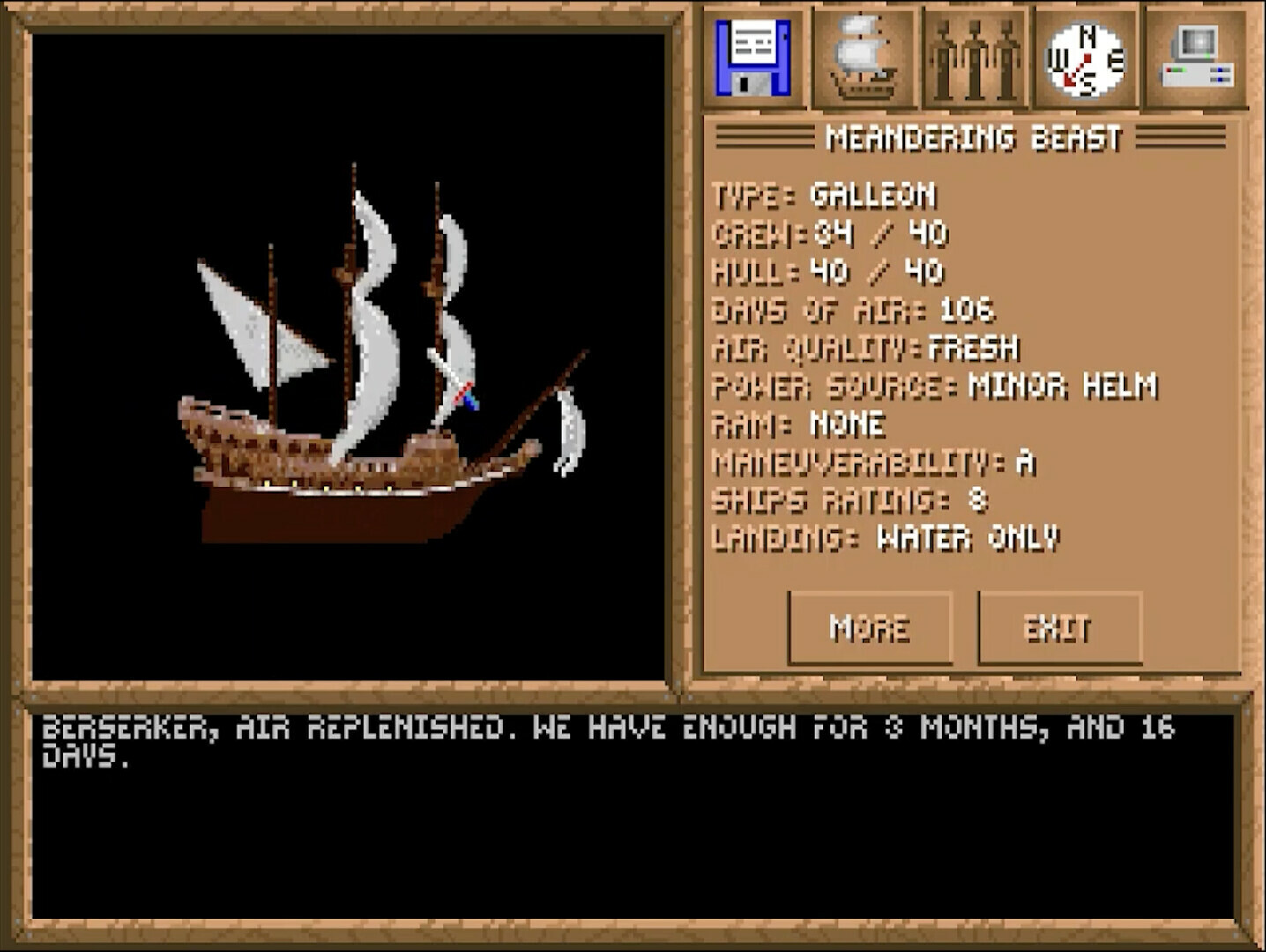Select the crew roster icon with three figures
Screen dimensions: 1266x952
[976, 57]
